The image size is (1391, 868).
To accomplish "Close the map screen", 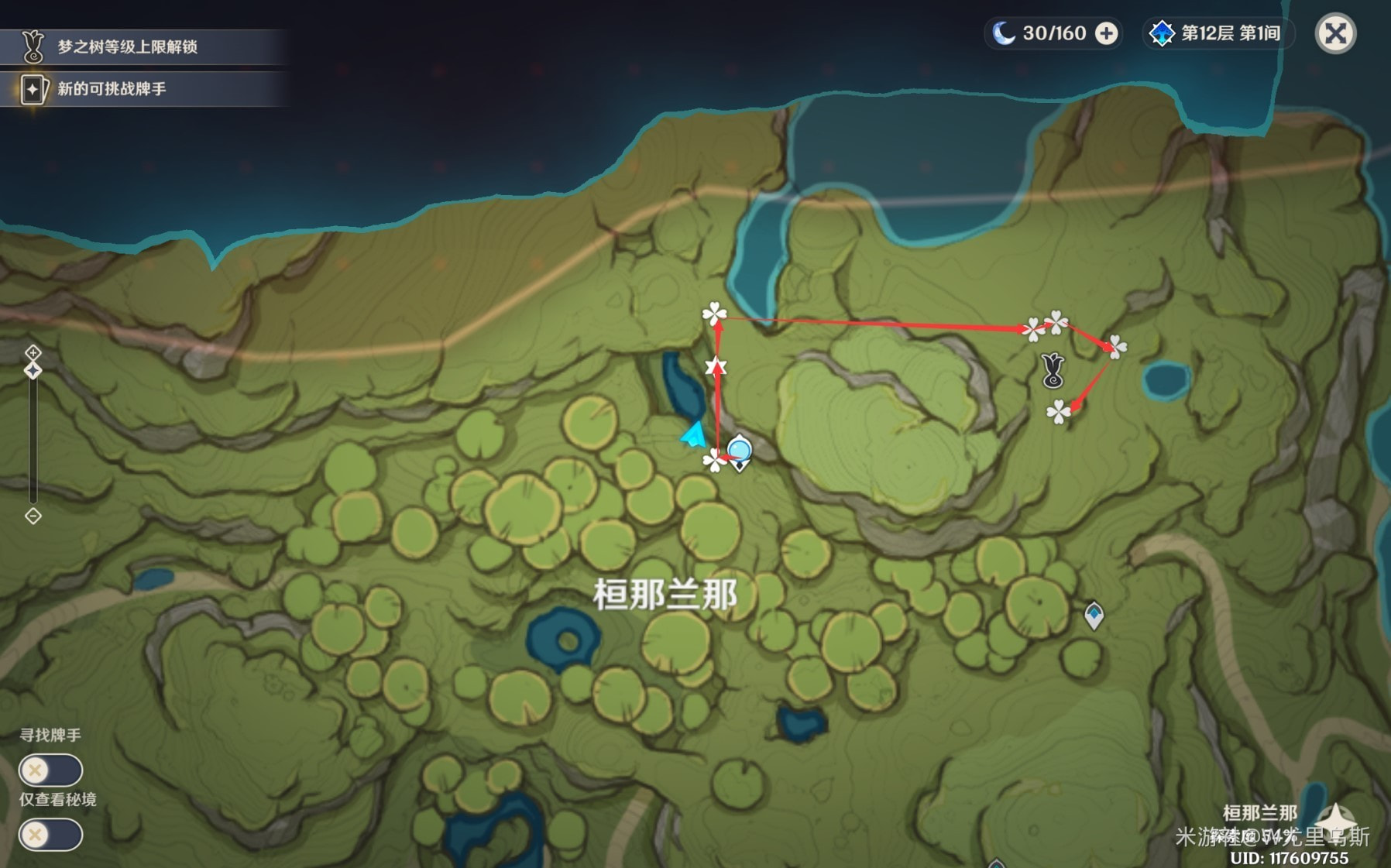I will (1335, 34).
